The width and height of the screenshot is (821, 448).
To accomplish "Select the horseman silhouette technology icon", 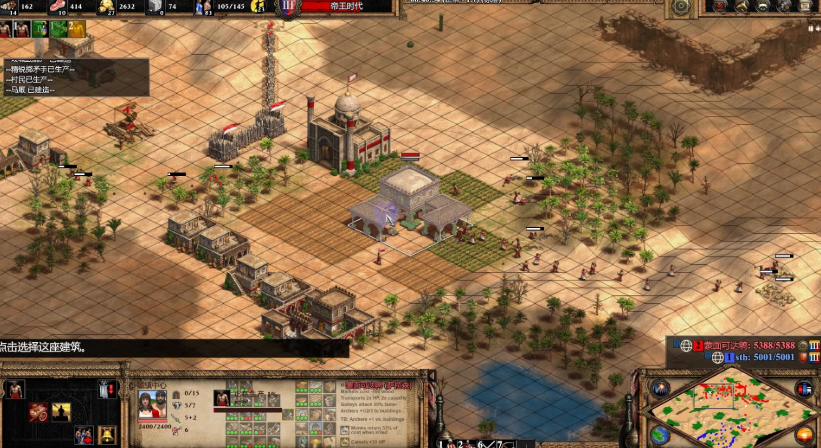I will point(60,411).
